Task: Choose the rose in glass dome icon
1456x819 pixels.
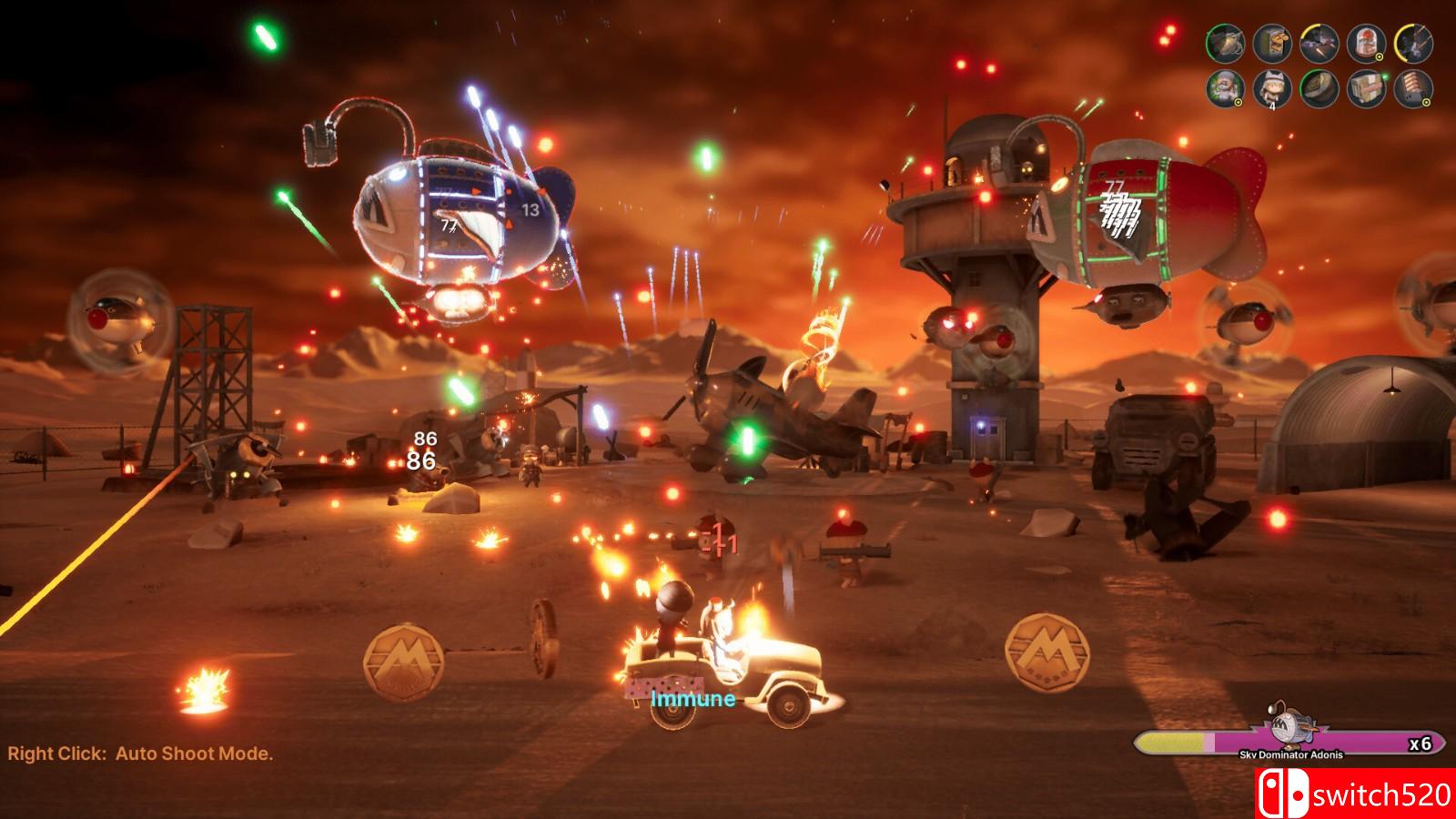Action: (x=1366, y=42)
